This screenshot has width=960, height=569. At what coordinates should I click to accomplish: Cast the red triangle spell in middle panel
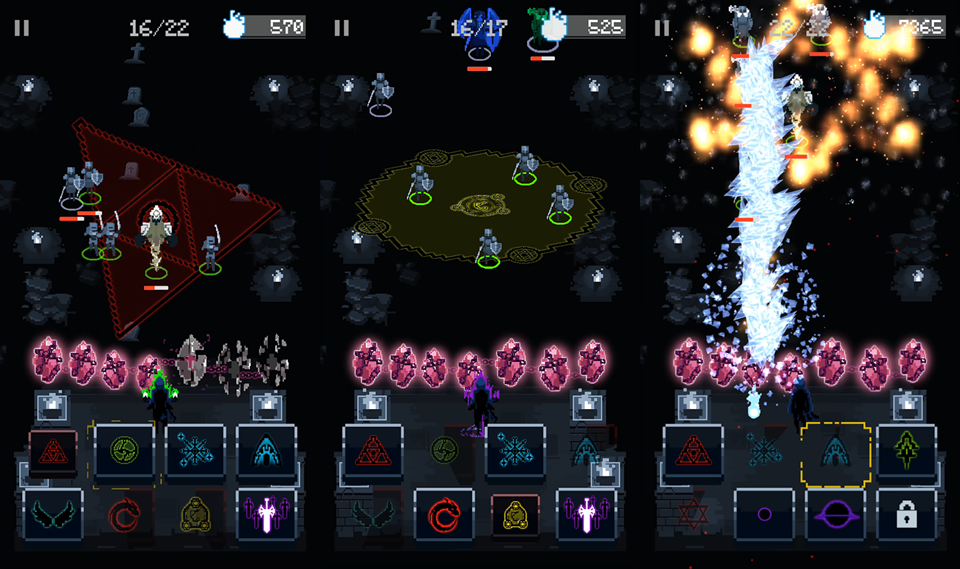pyautogui.click(x=373, y=452)
